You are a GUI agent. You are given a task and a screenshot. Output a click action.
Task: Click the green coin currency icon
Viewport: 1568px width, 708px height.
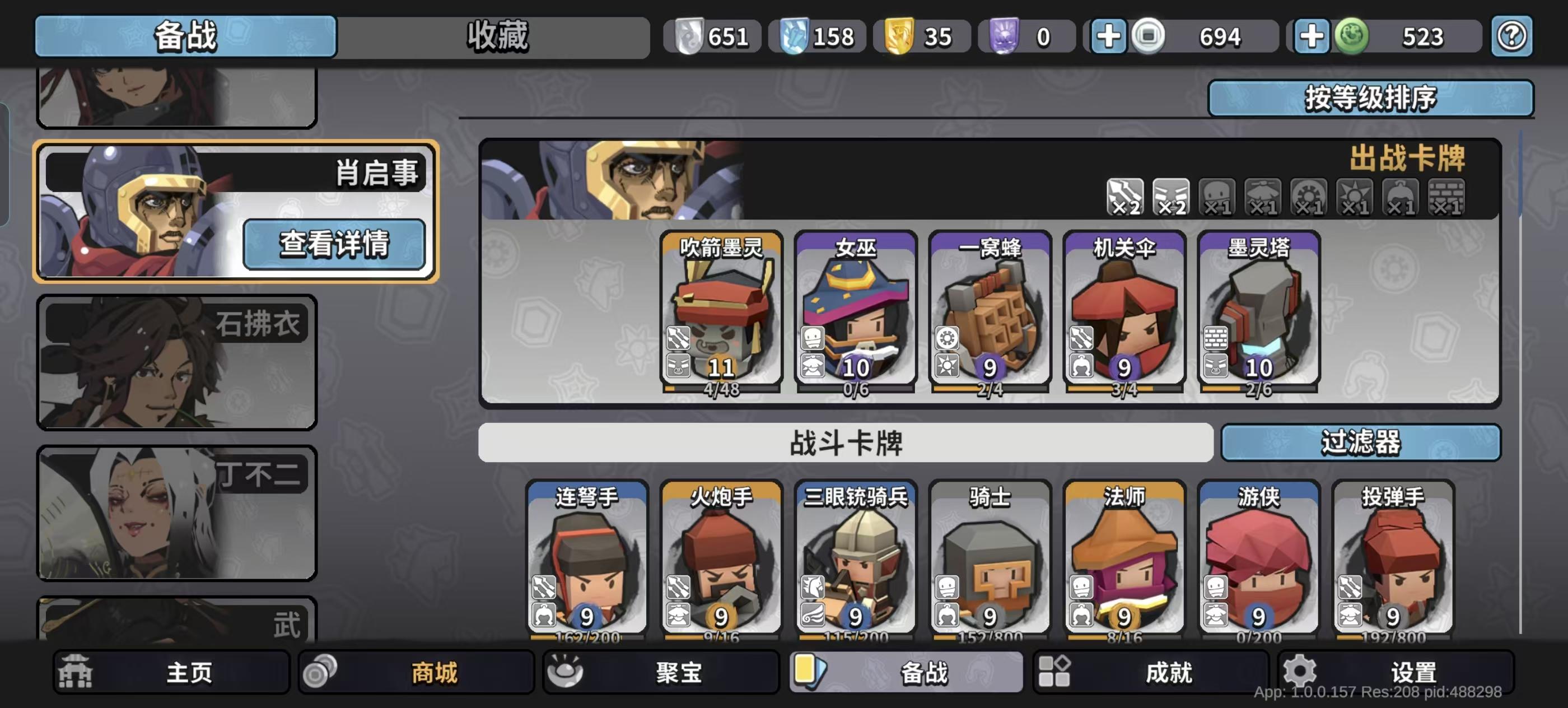(1352, 36)
